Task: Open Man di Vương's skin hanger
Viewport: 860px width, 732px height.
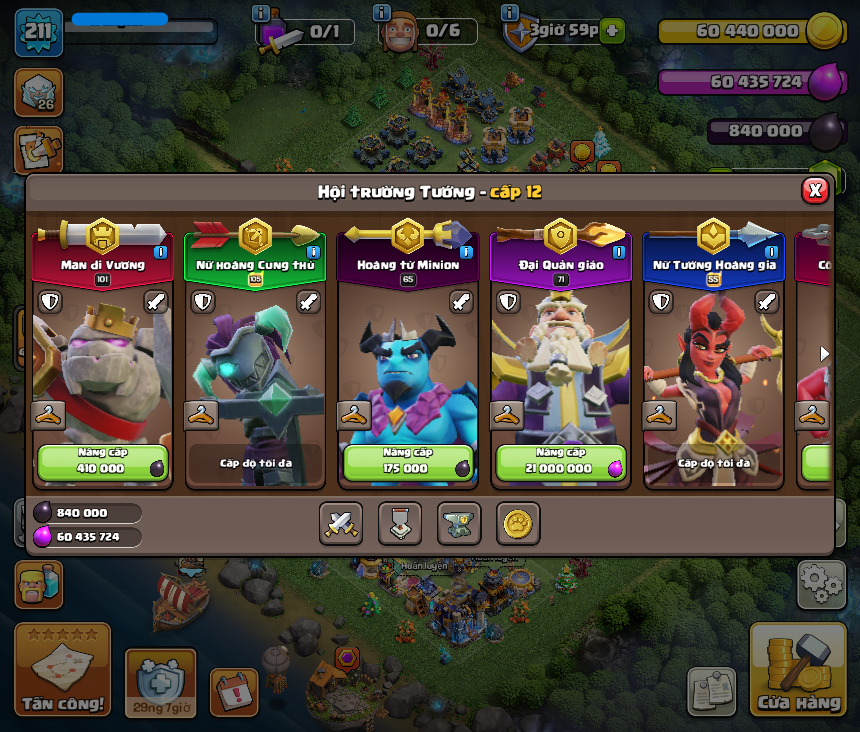Action: pyautogui.click(x=47, y=415)
